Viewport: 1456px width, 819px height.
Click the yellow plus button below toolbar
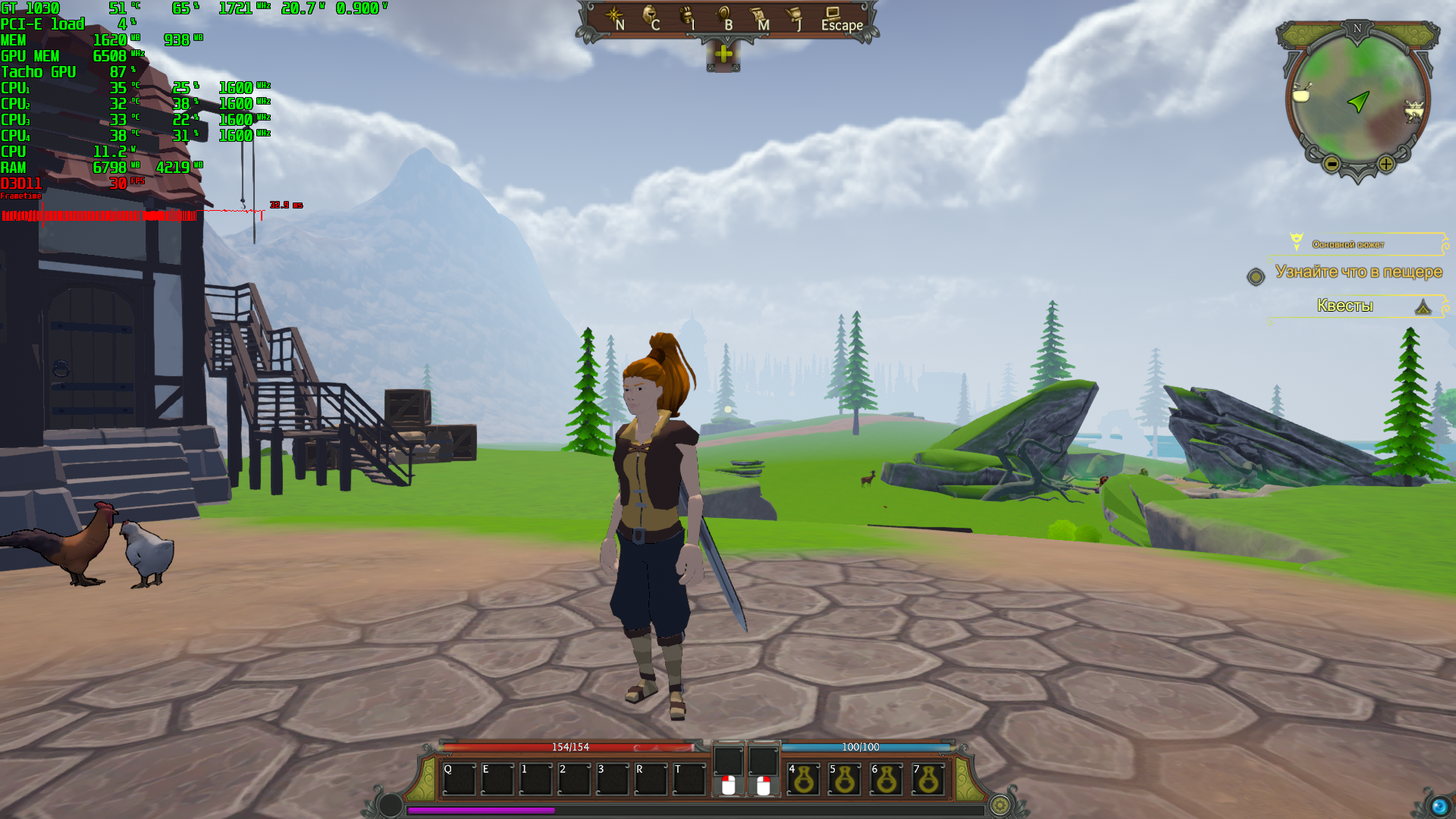[x=723, y=54]
